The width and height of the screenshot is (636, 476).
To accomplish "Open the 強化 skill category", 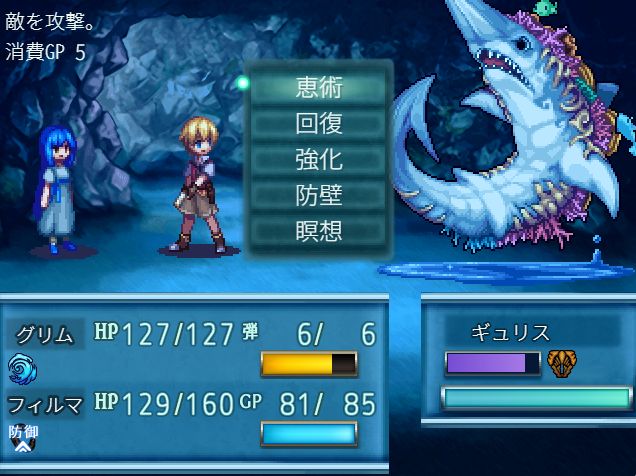I will click(x=318, y=159).
